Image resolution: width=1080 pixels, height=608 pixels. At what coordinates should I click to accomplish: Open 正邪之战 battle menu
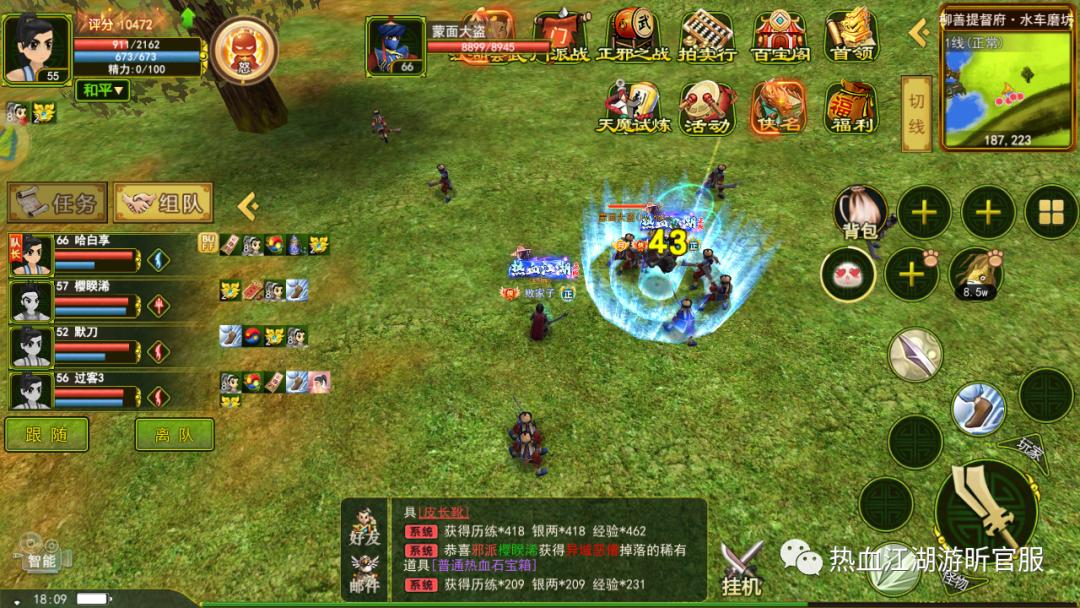(x=634, y=36)
